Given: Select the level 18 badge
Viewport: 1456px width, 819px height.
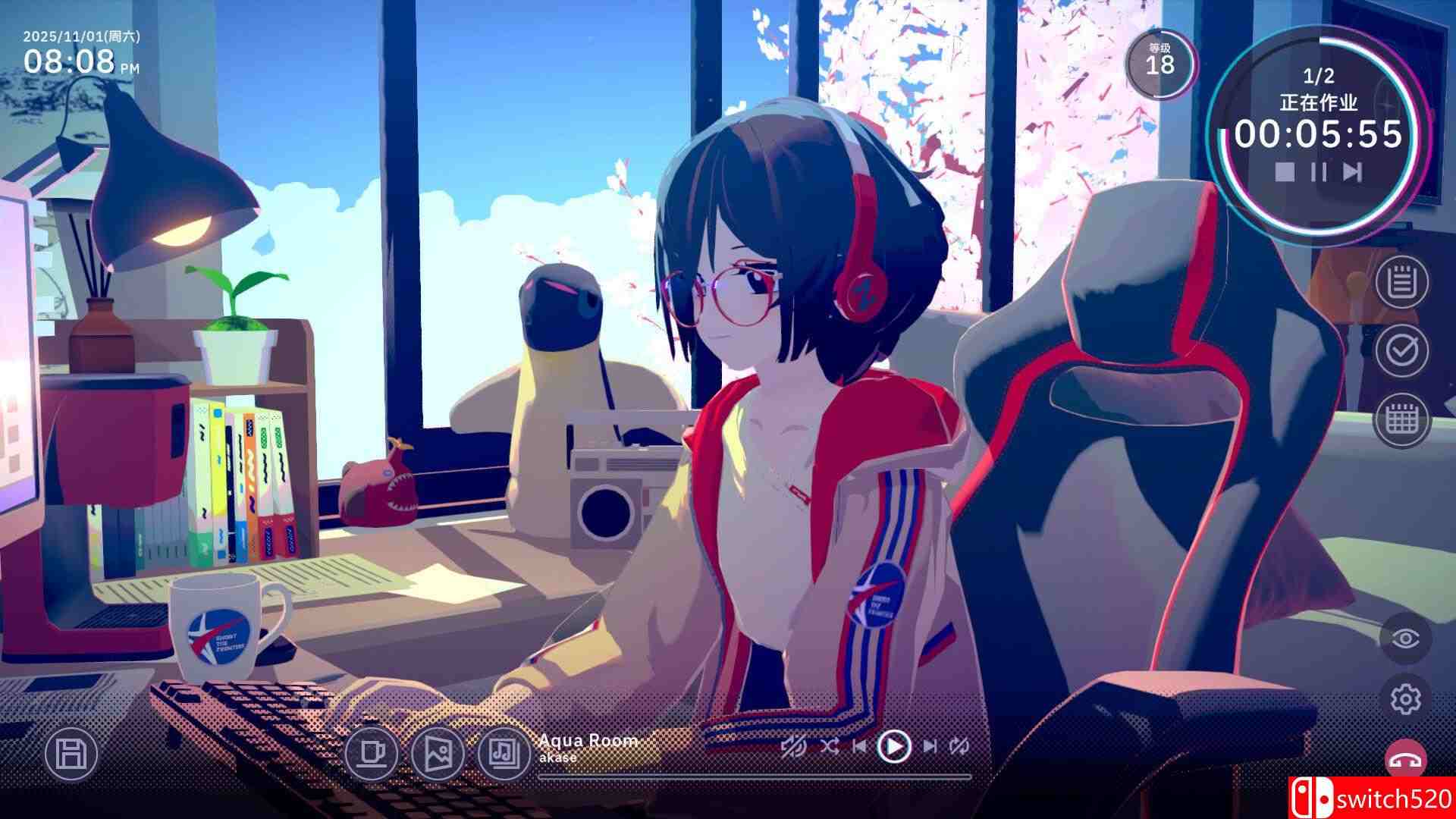Looking at the screenshot, I should point(1160,61).
